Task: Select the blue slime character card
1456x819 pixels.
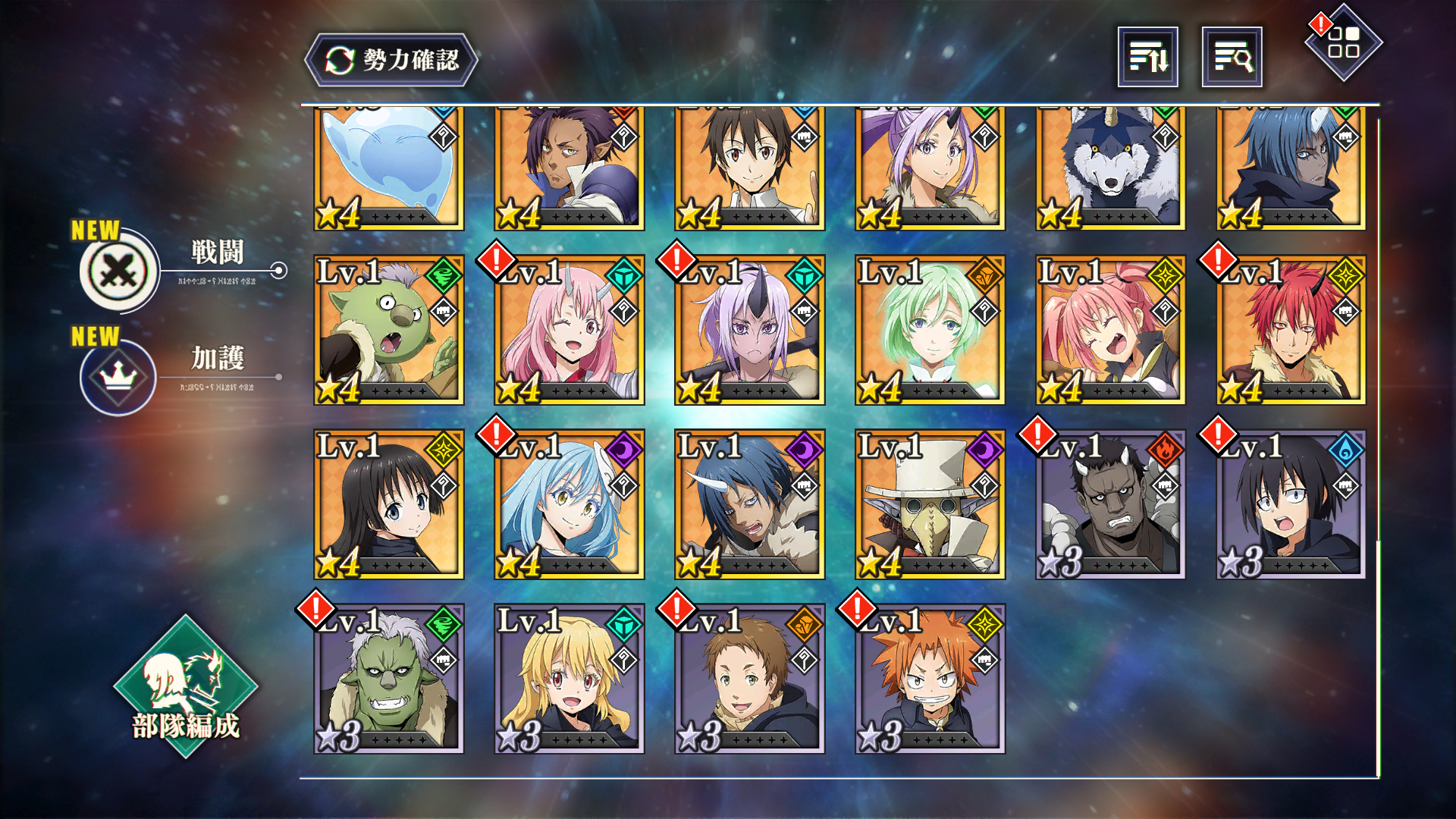Action: [388, 168]
